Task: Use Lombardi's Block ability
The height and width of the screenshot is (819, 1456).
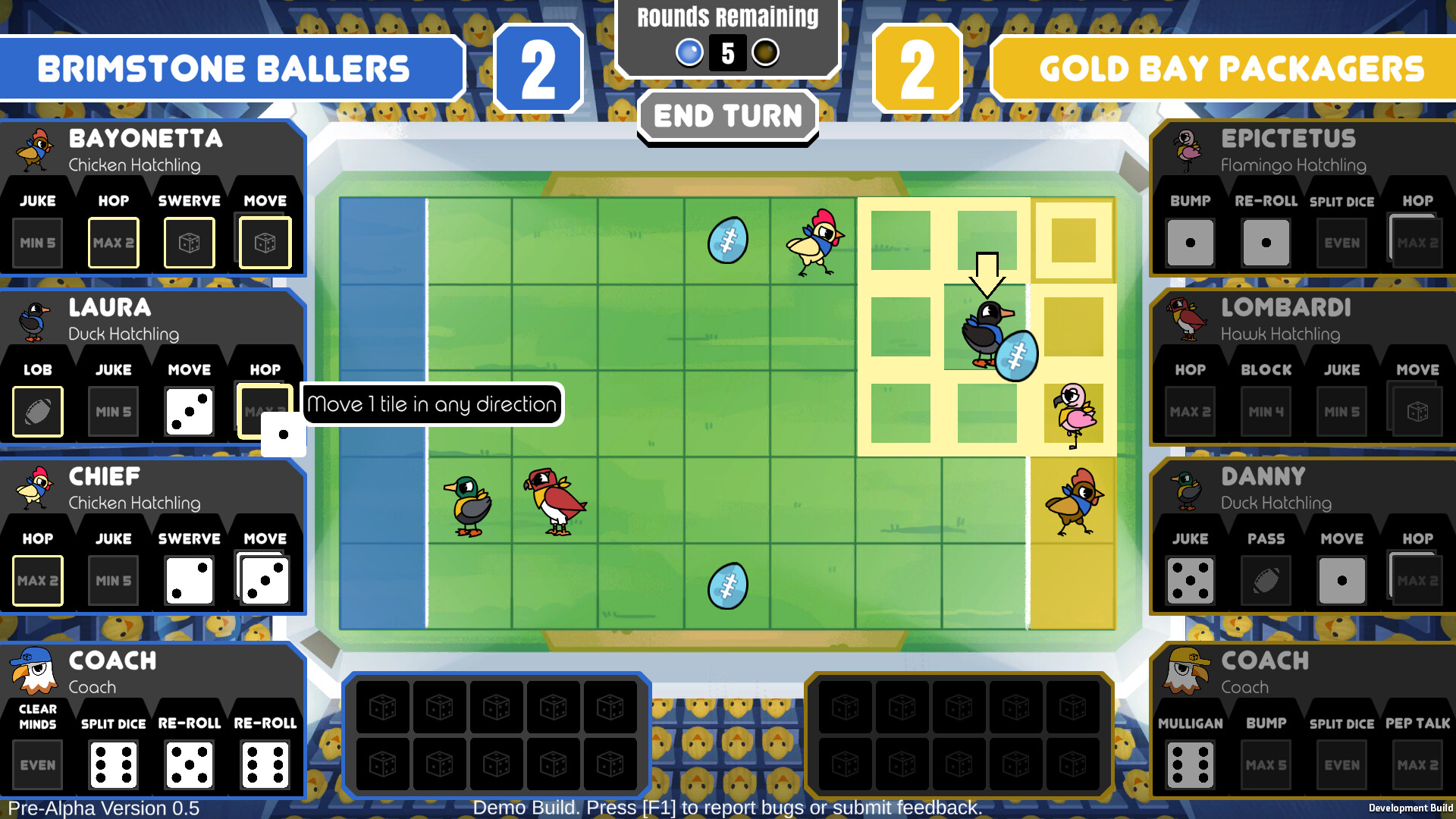Action: pyautogui.click(x=1265, y=412)
